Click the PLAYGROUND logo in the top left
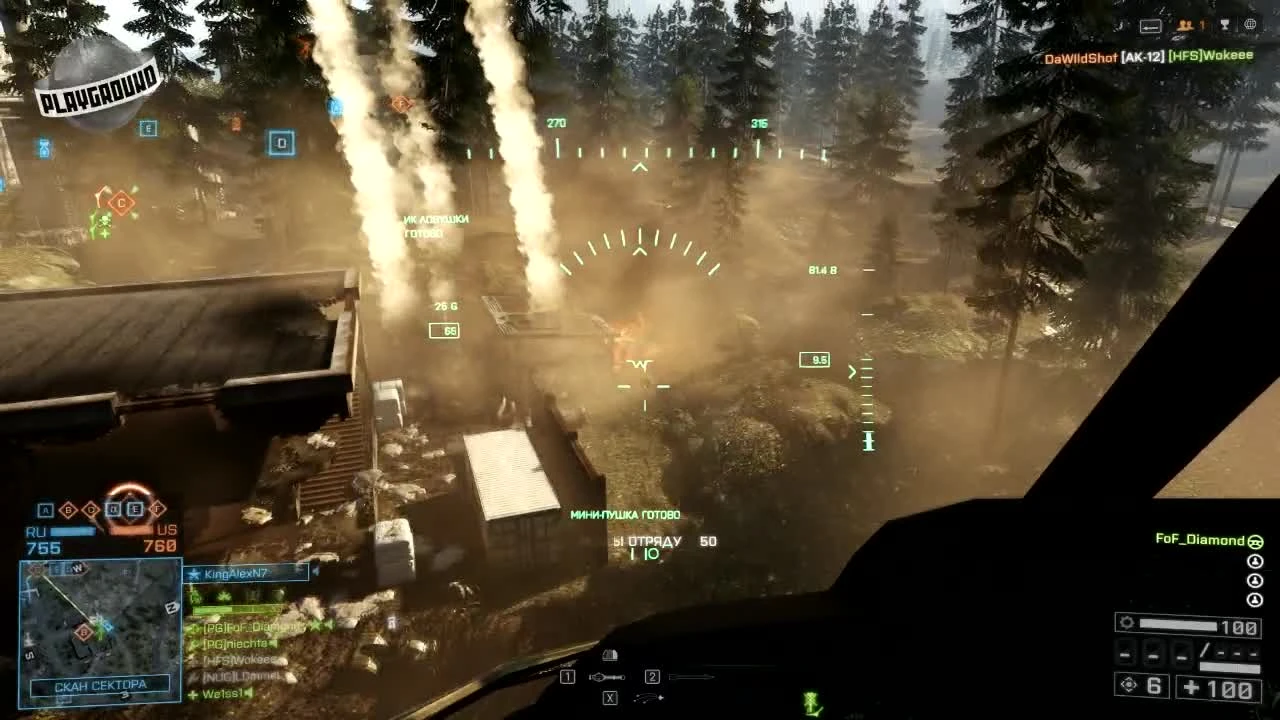The image size is (1280, 720). 95,80
